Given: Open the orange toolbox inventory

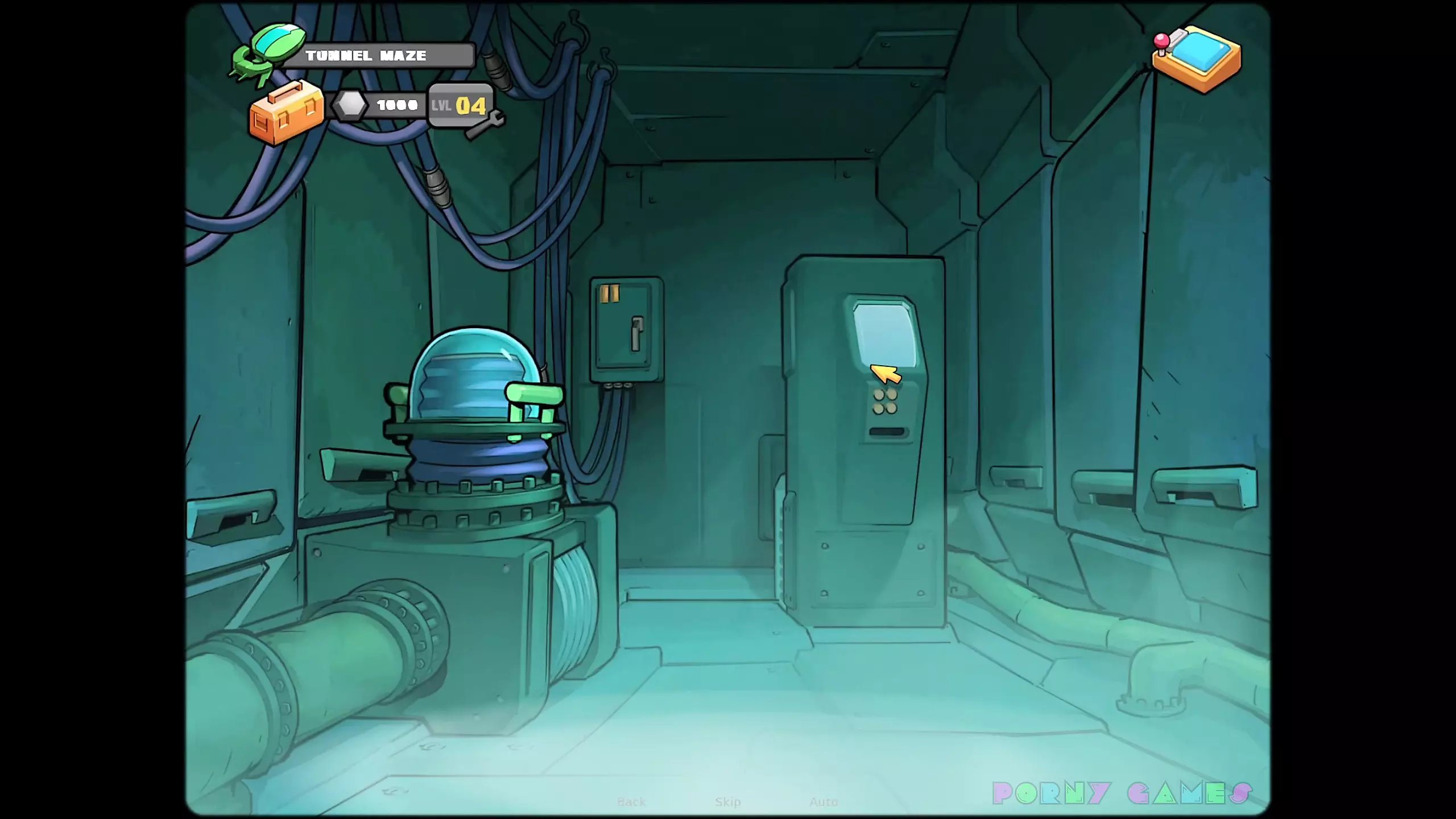Looking at the screenshot, I should coord(286,114).
